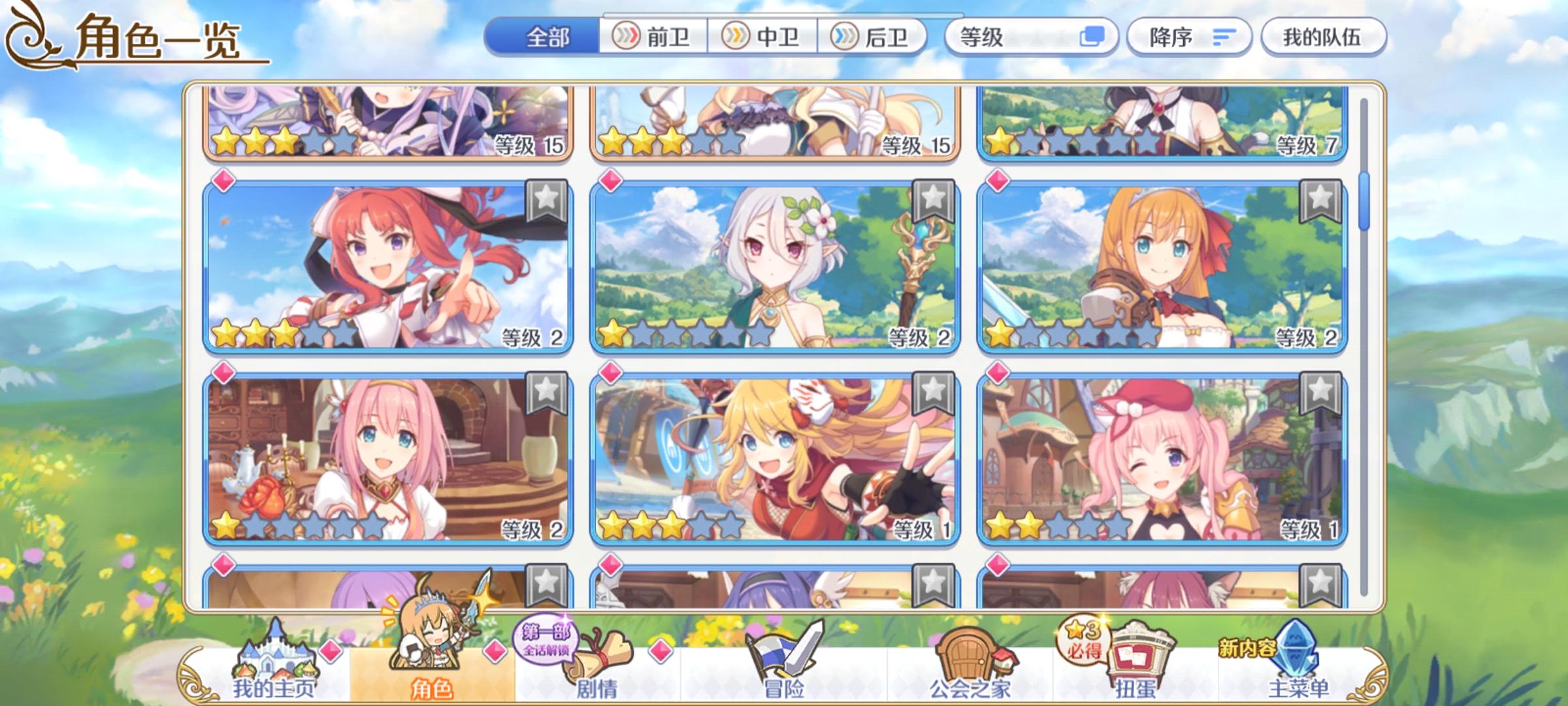
Task: Click the copy icon inside the 等级 selector
Action: click(1097, 37)
